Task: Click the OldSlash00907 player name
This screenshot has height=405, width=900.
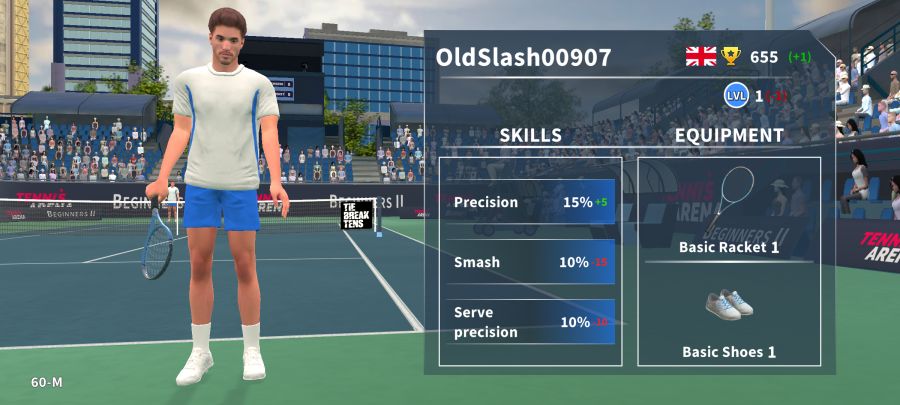Action: click(523, 57)
